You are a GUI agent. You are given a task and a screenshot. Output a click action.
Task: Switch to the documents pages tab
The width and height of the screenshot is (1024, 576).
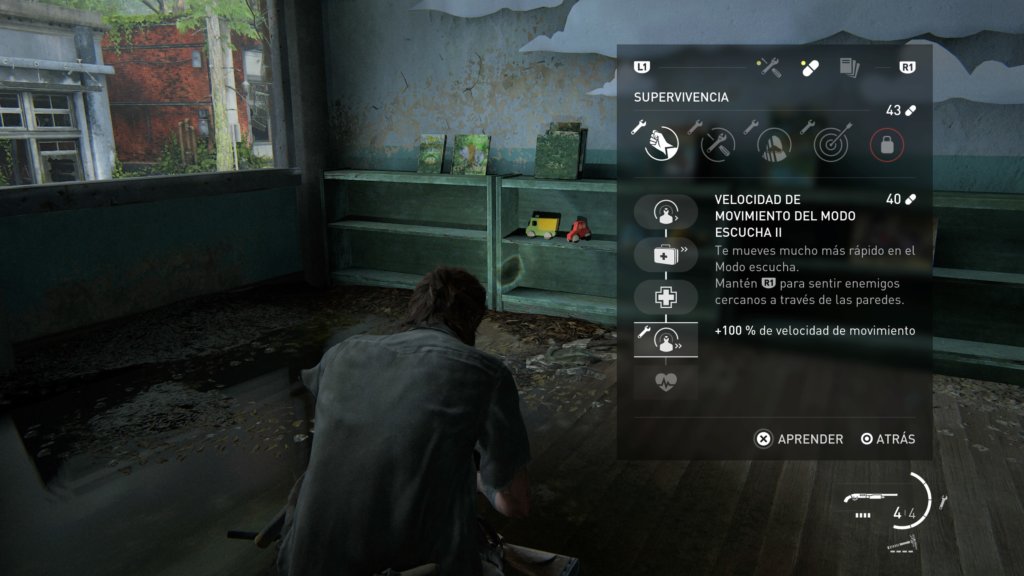[849, 67]
